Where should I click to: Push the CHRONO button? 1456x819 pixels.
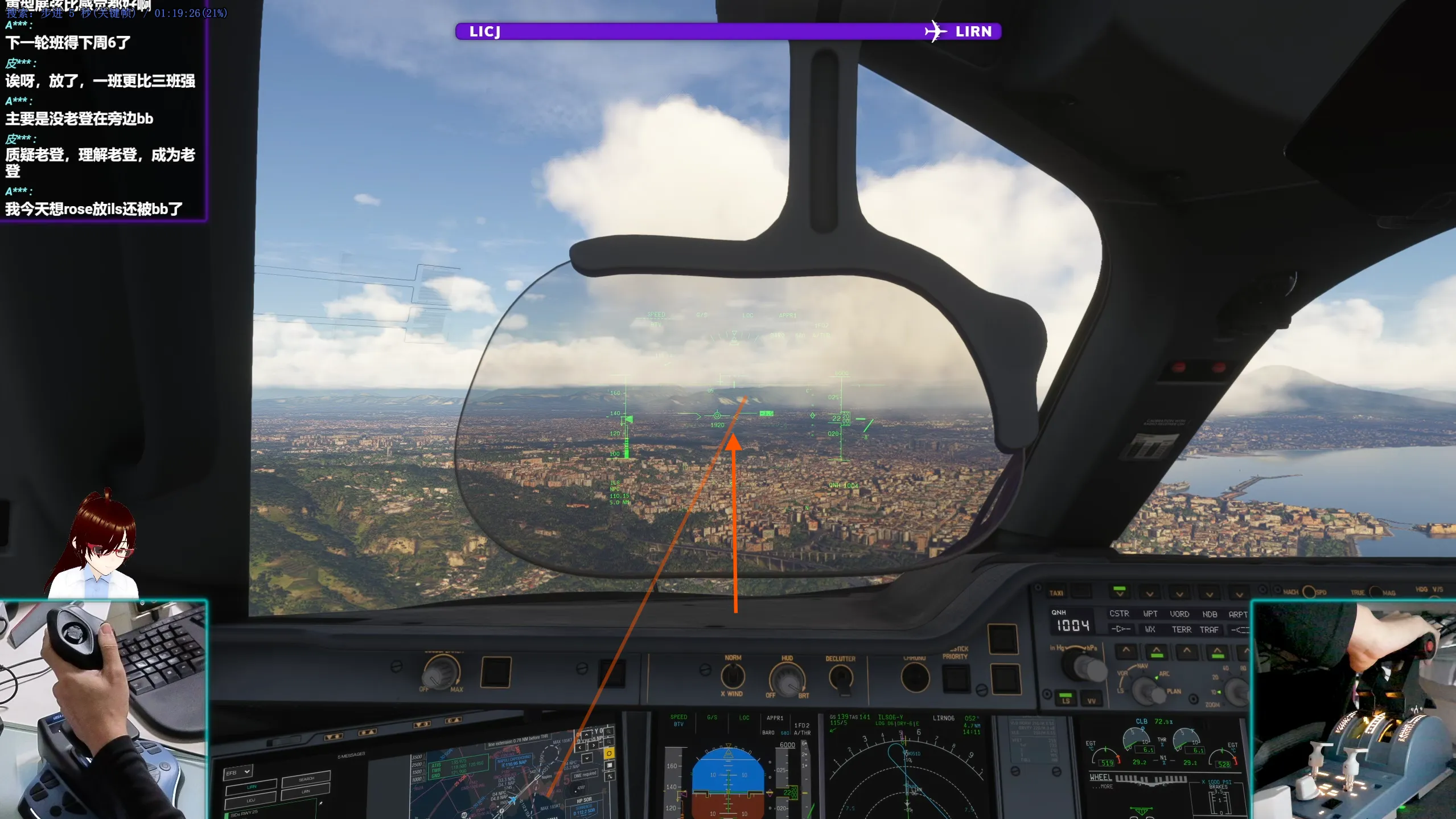(x=915, y=678)
